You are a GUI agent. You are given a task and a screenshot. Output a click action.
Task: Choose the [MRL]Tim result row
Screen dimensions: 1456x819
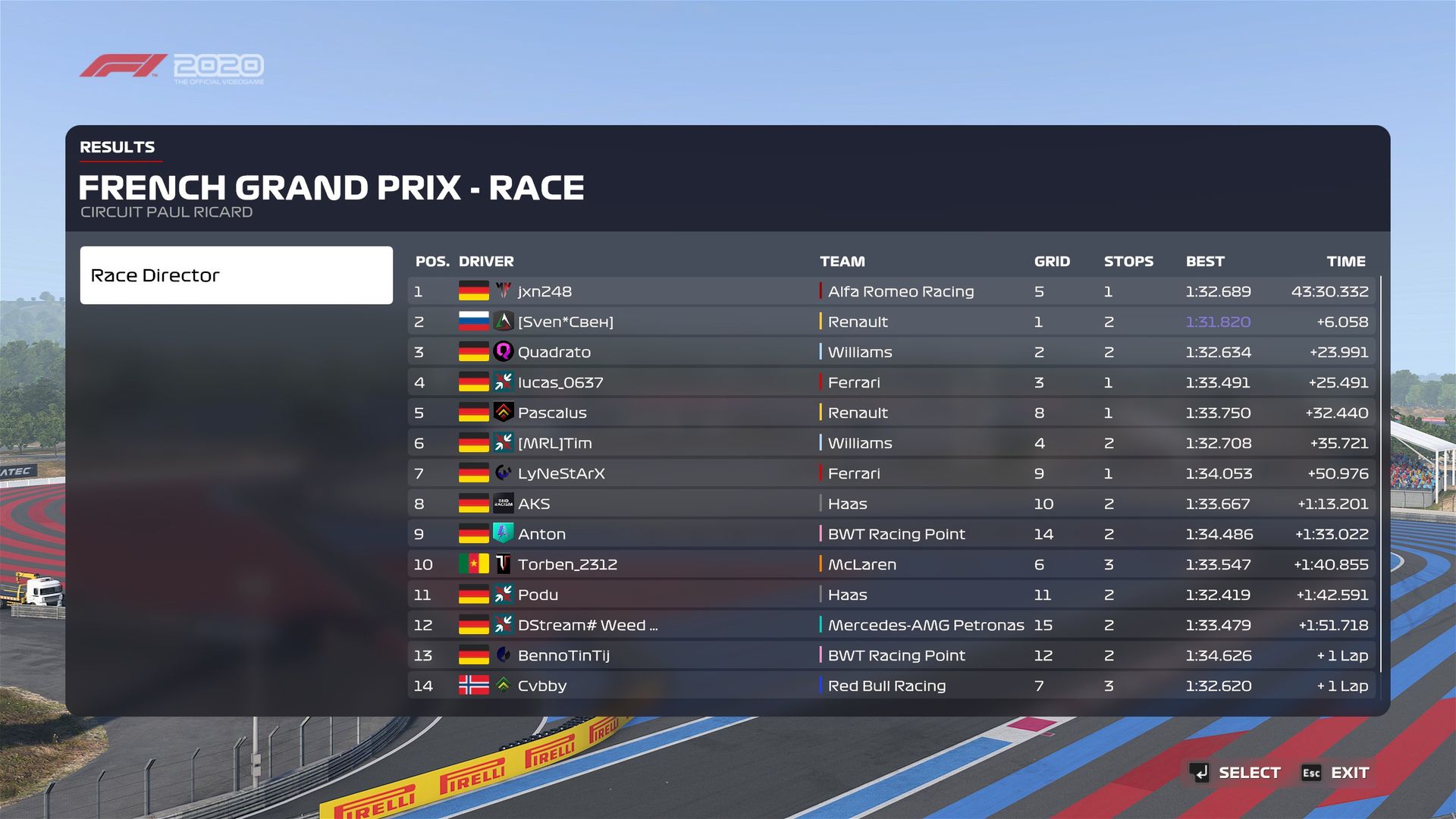click(891, 443)
